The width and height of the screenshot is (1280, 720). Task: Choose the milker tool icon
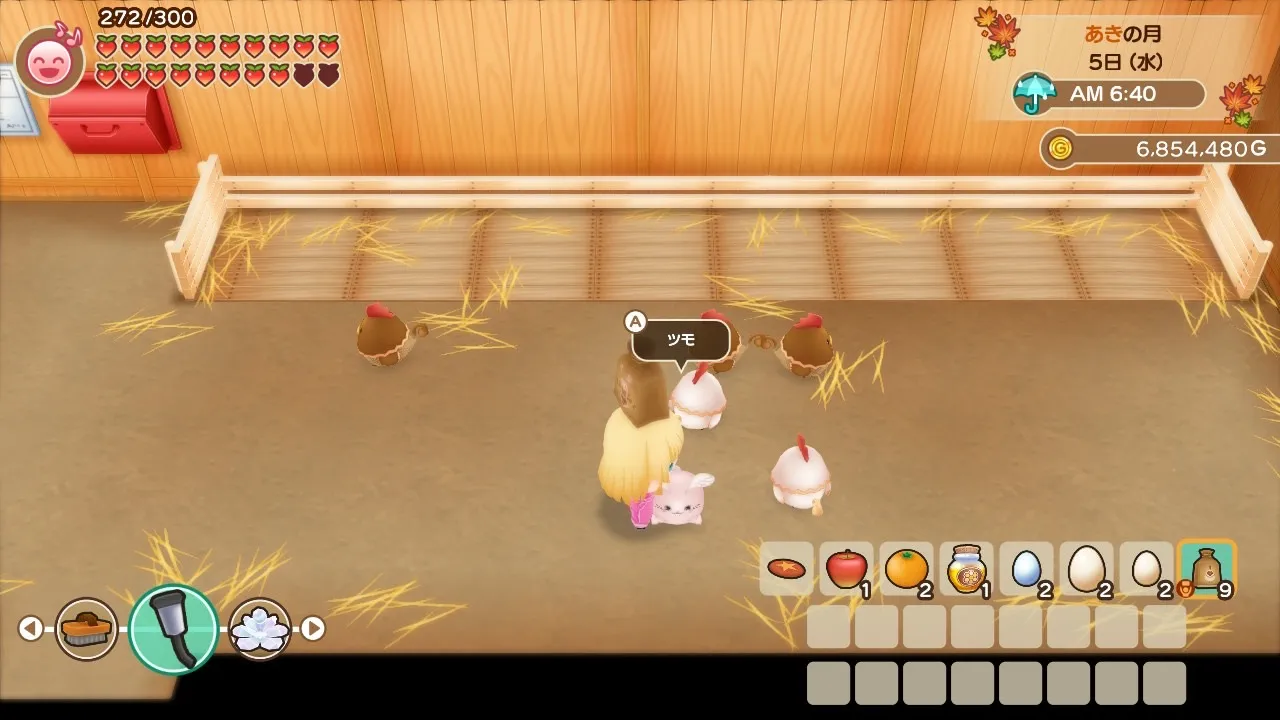click(x=173, y=629)
